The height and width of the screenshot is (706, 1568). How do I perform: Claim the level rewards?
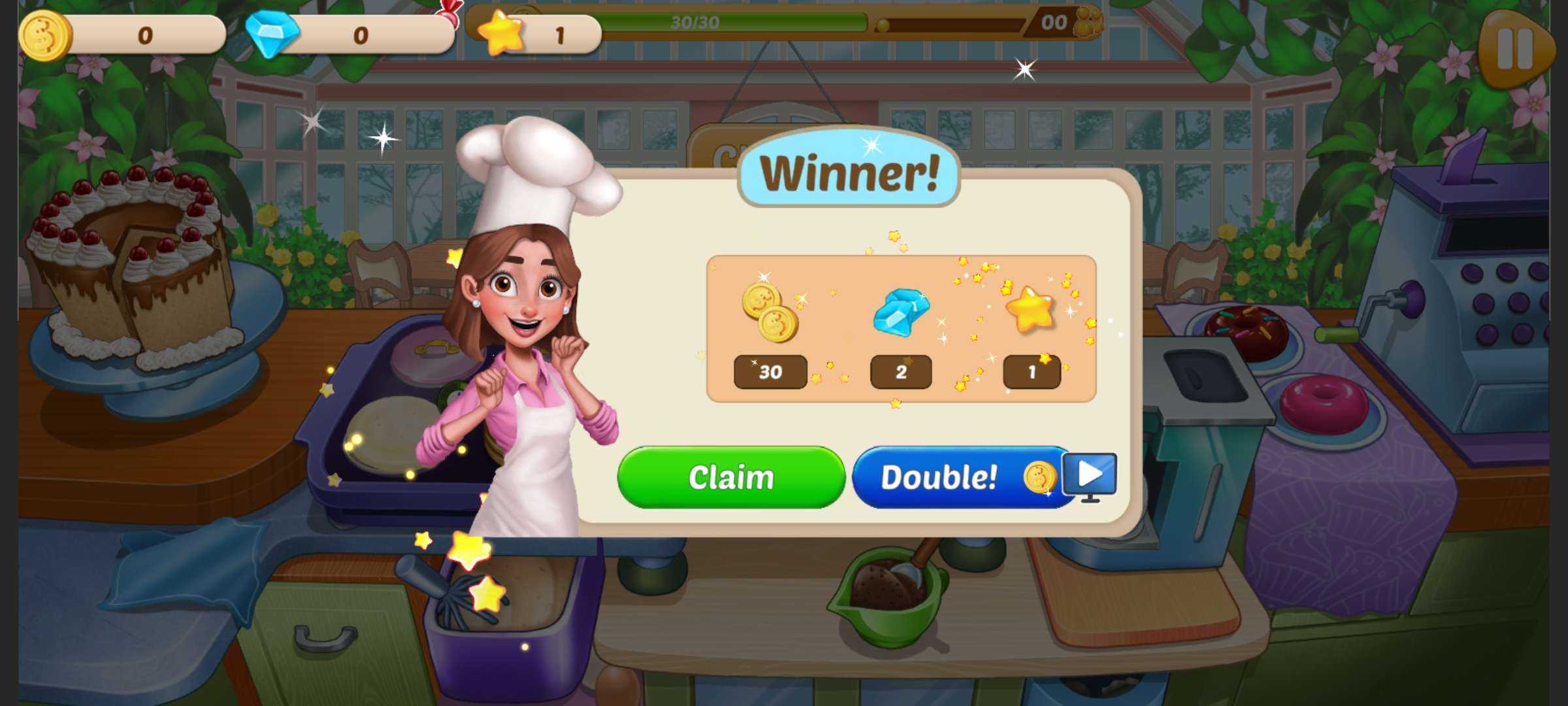pos(730,477)
